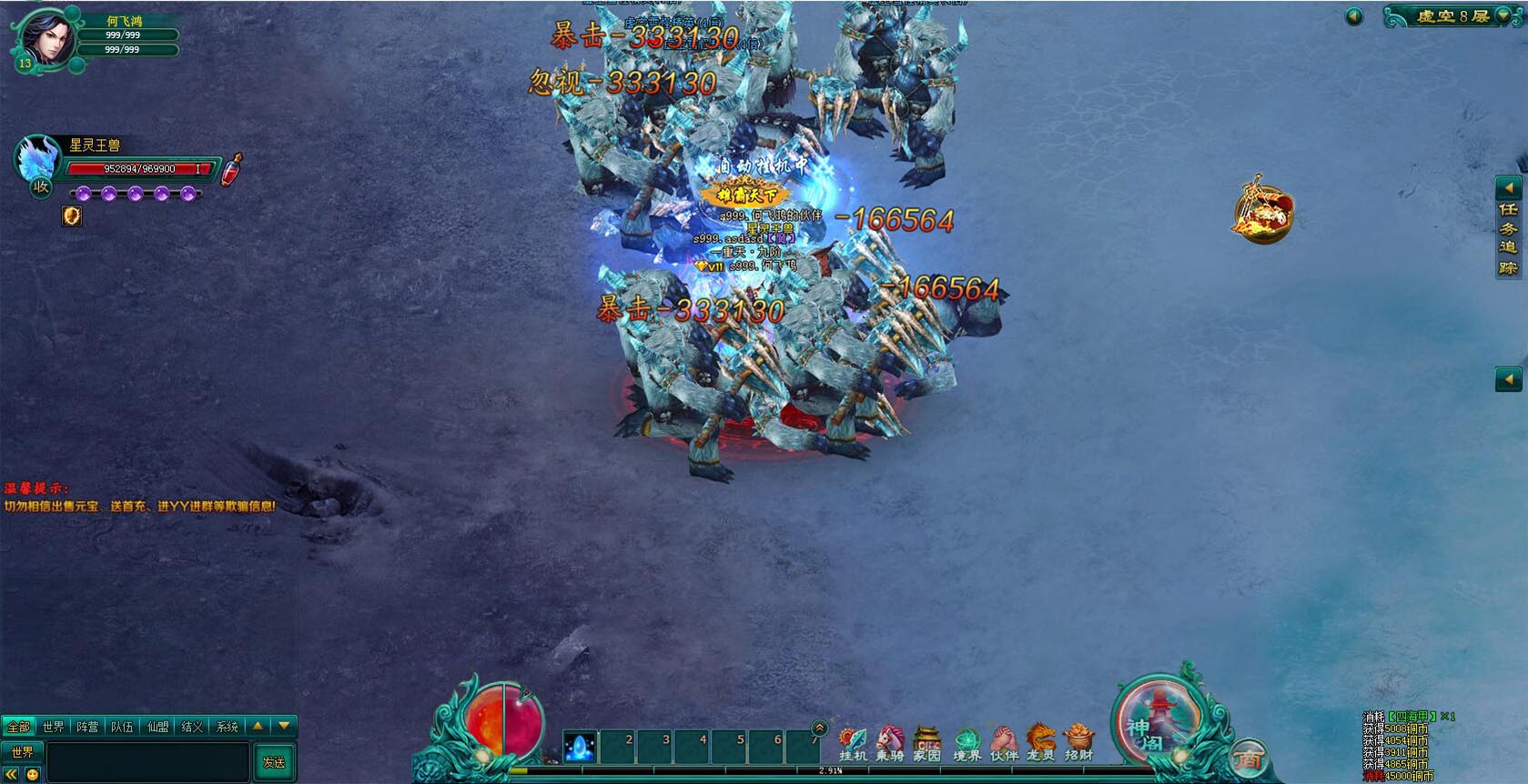
Task: Switch chat to the 系统 system tab
Action: (227, 727)
